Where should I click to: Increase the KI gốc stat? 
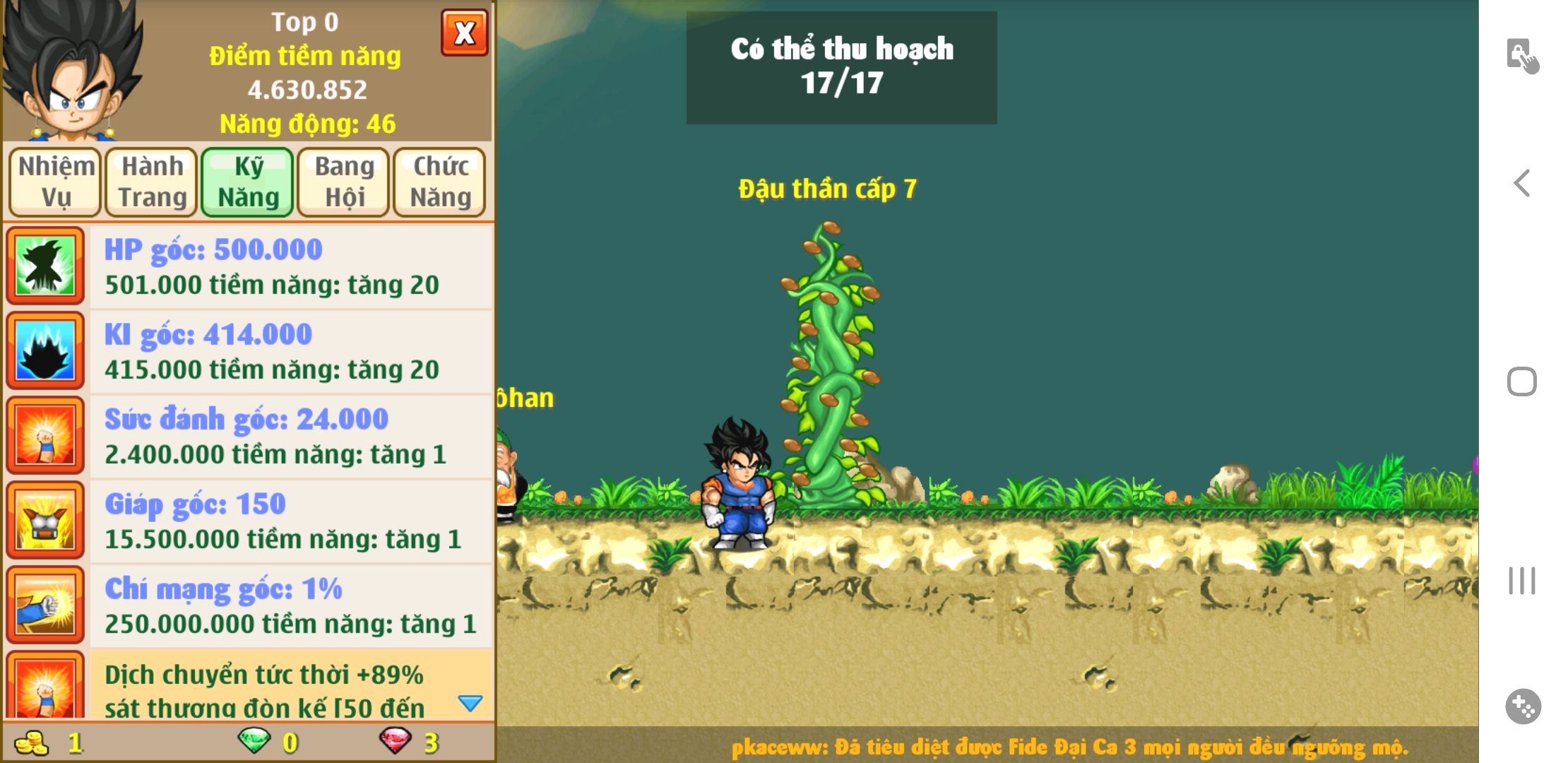[x=290, y=351]
